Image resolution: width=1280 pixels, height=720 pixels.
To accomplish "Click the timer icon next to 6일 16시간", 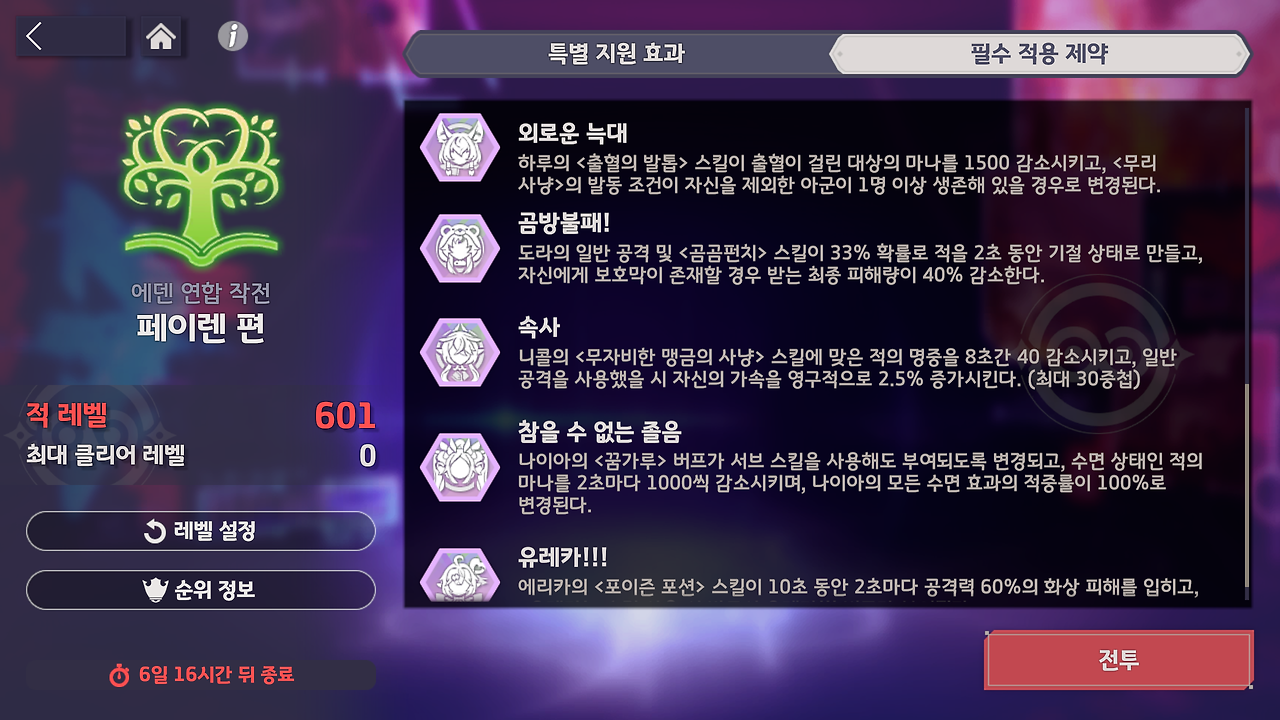I will [x=120, y=676].
